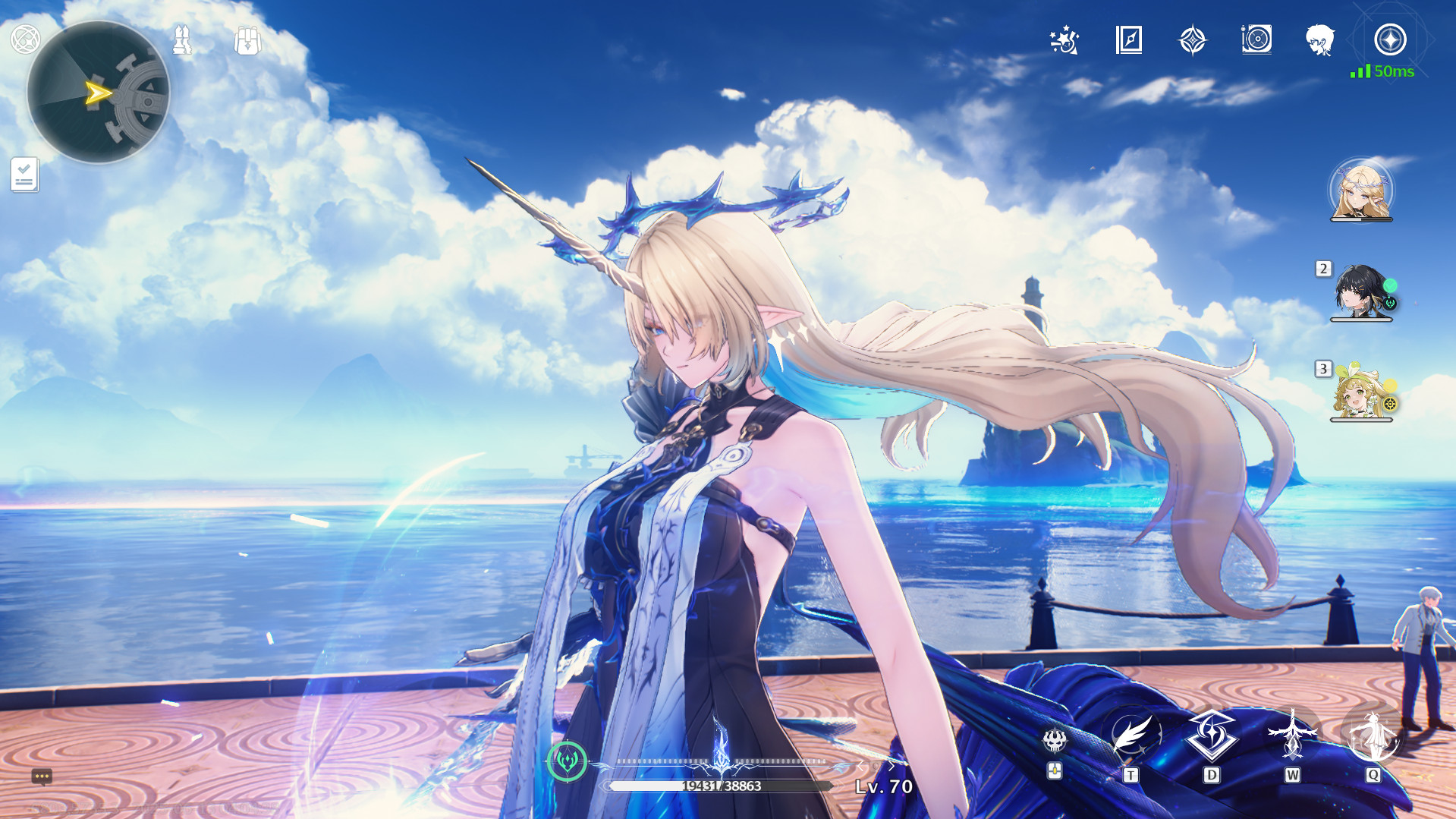Select the backpack inventory icon

[248, 42]
